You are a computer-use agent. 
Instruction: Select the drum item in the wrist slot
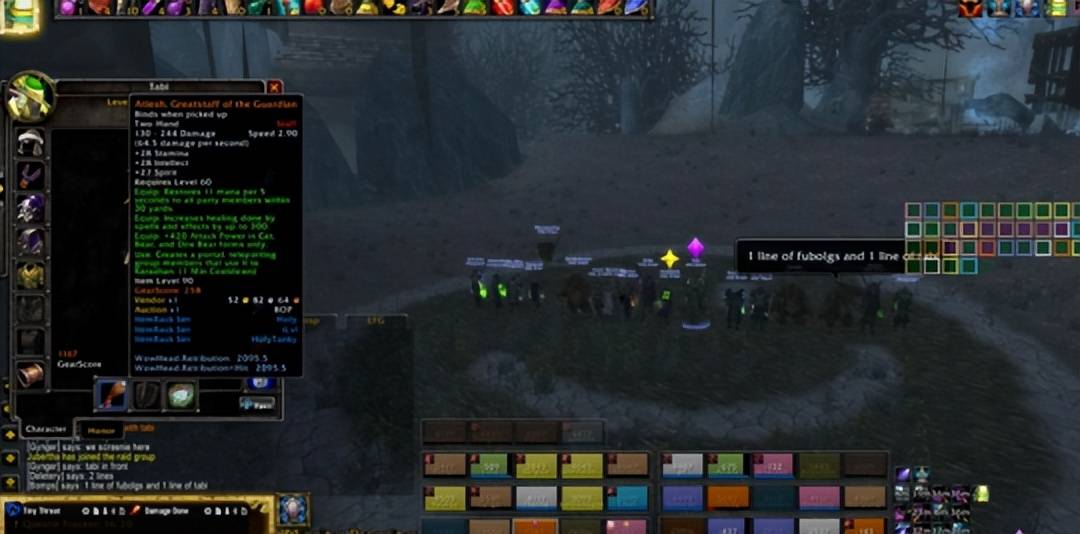tap(31, 374)
